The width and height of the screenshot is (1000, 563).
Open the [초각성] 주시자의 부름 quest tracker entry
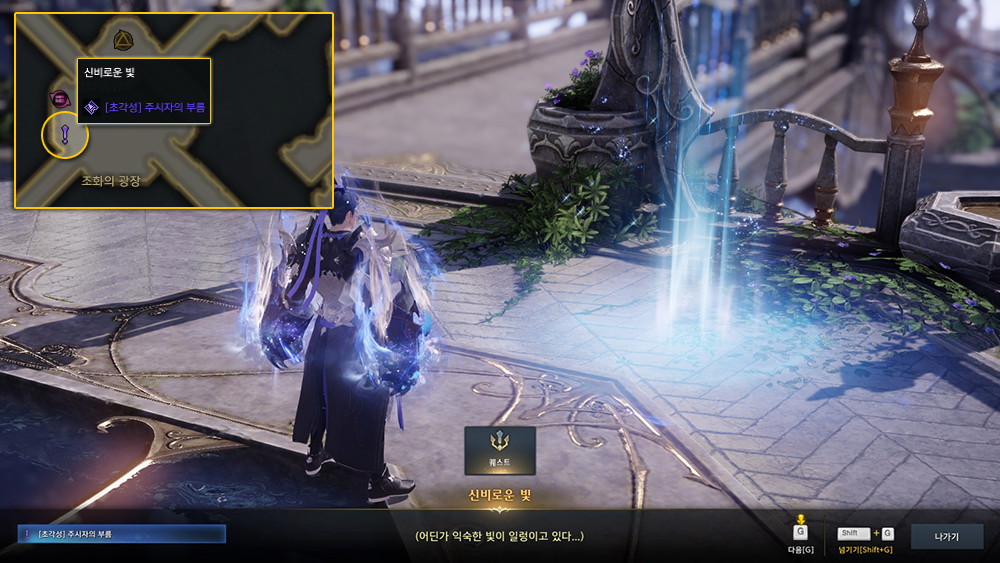click(x=122, y=534)
